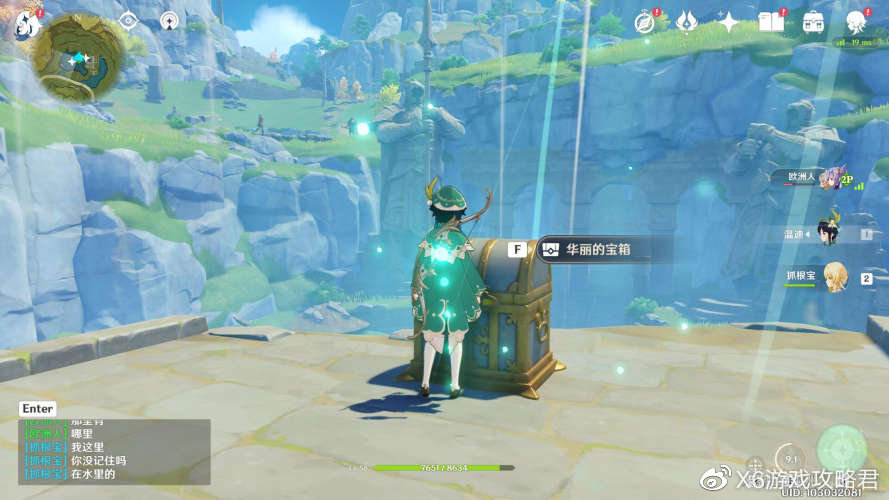This screenshot has width=889, height=500.
Task: Activate the green elemental burst button
Action: click(x=841, y=449)
